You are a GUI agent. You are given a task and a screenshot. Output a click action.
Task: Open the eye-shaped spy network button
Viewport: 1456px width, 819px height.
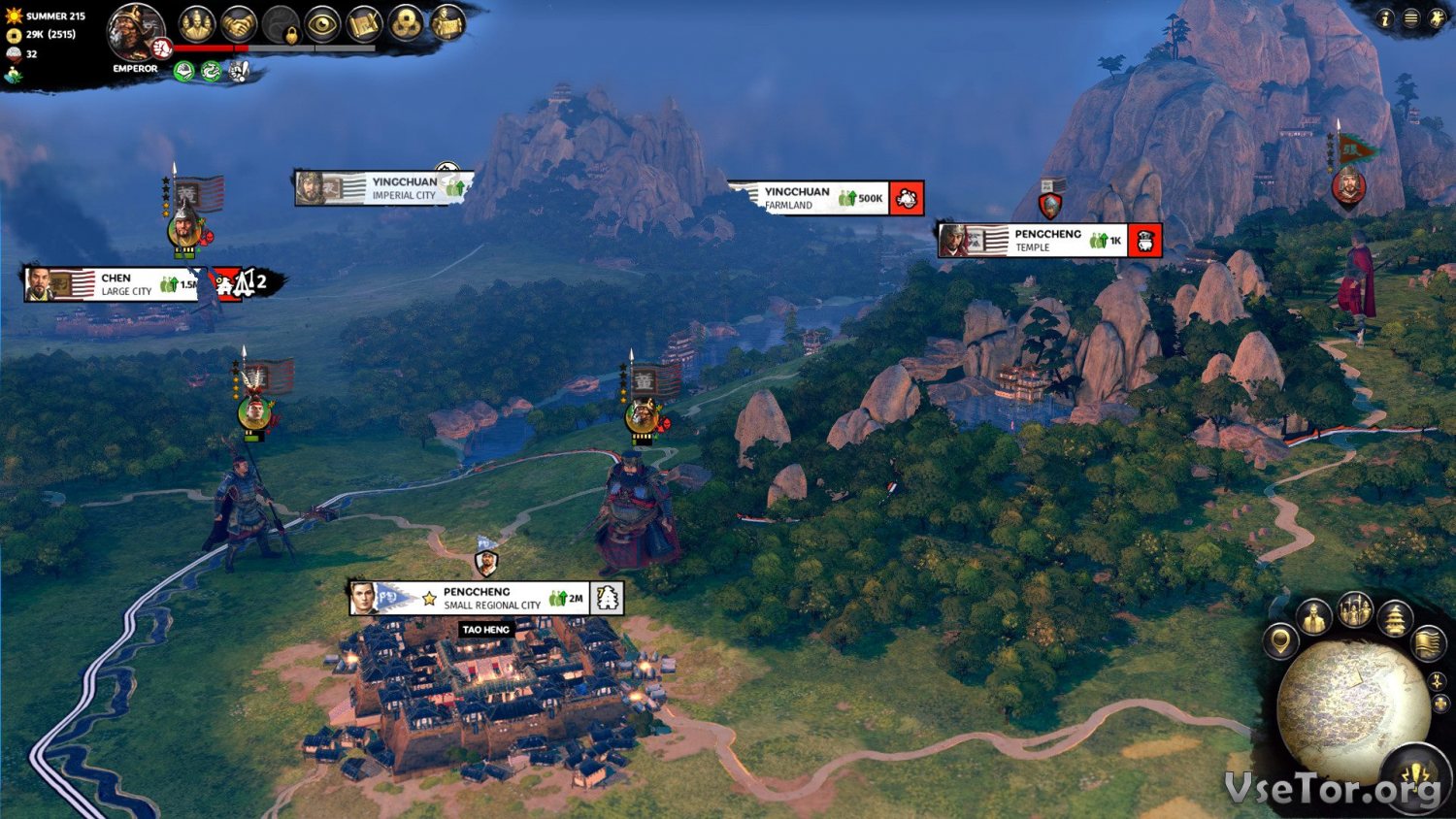tap(321, 24)
